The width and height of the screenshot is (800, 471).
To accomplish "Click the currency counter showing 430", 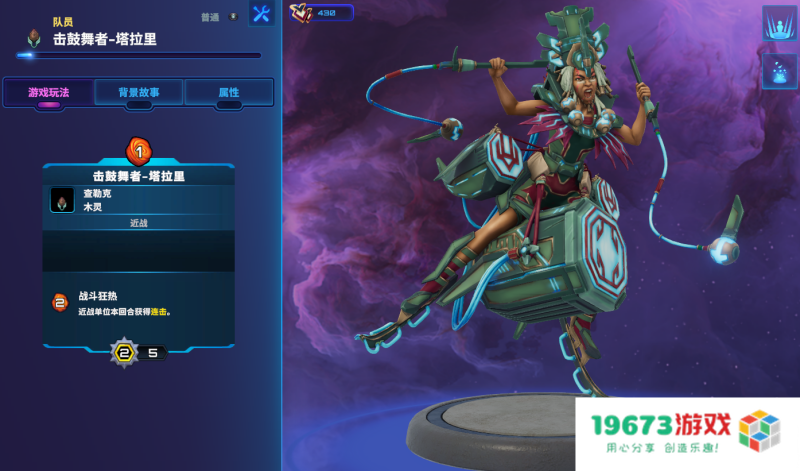I will [321, 13].
